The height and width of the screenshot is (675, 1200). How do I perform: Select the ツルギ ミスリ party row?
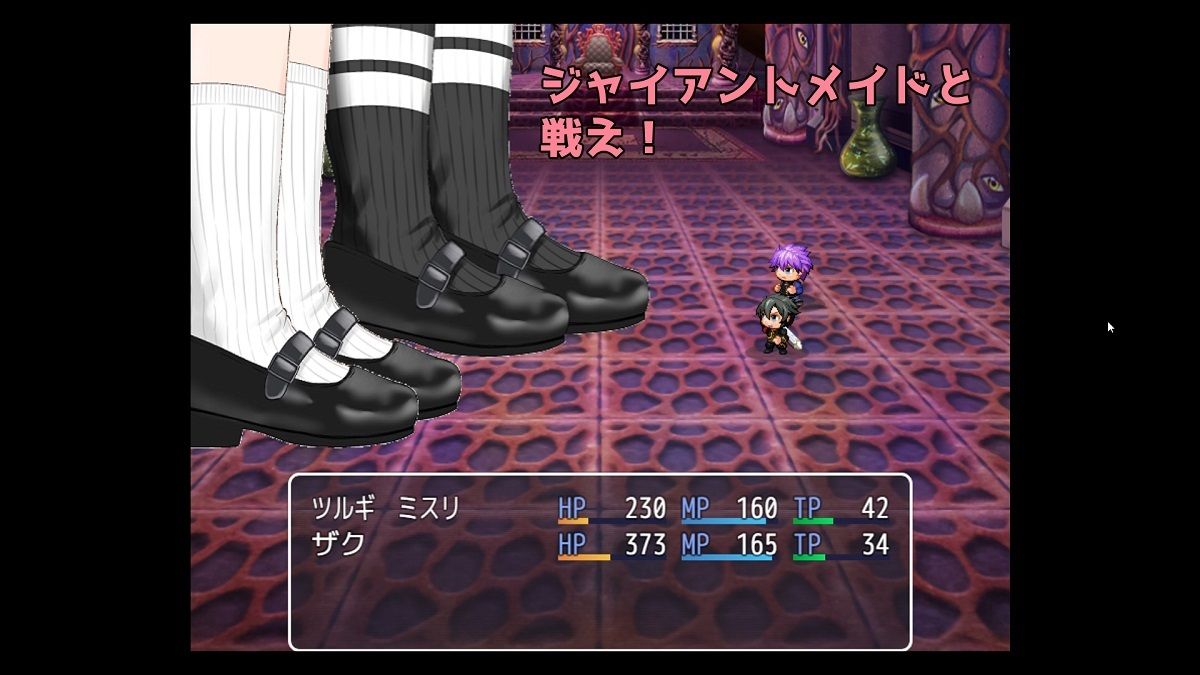[599, 509]
